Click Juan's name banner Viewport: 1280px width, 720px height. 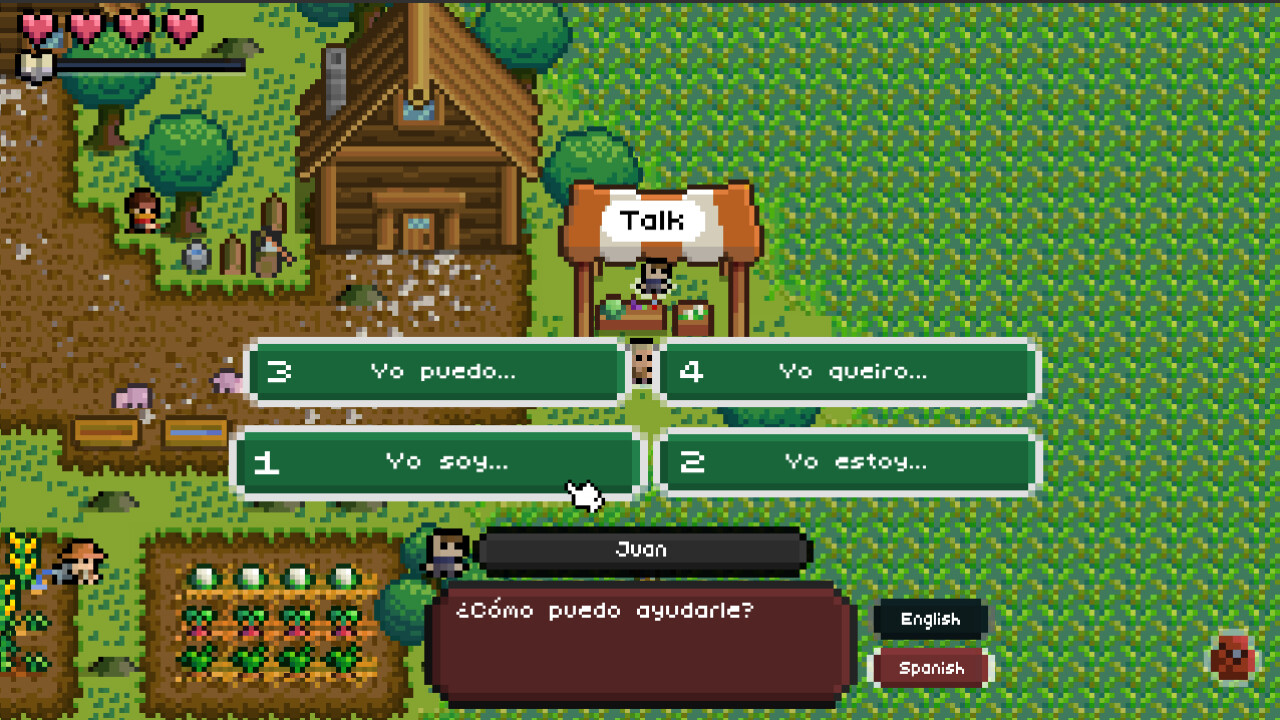(640, 549)
